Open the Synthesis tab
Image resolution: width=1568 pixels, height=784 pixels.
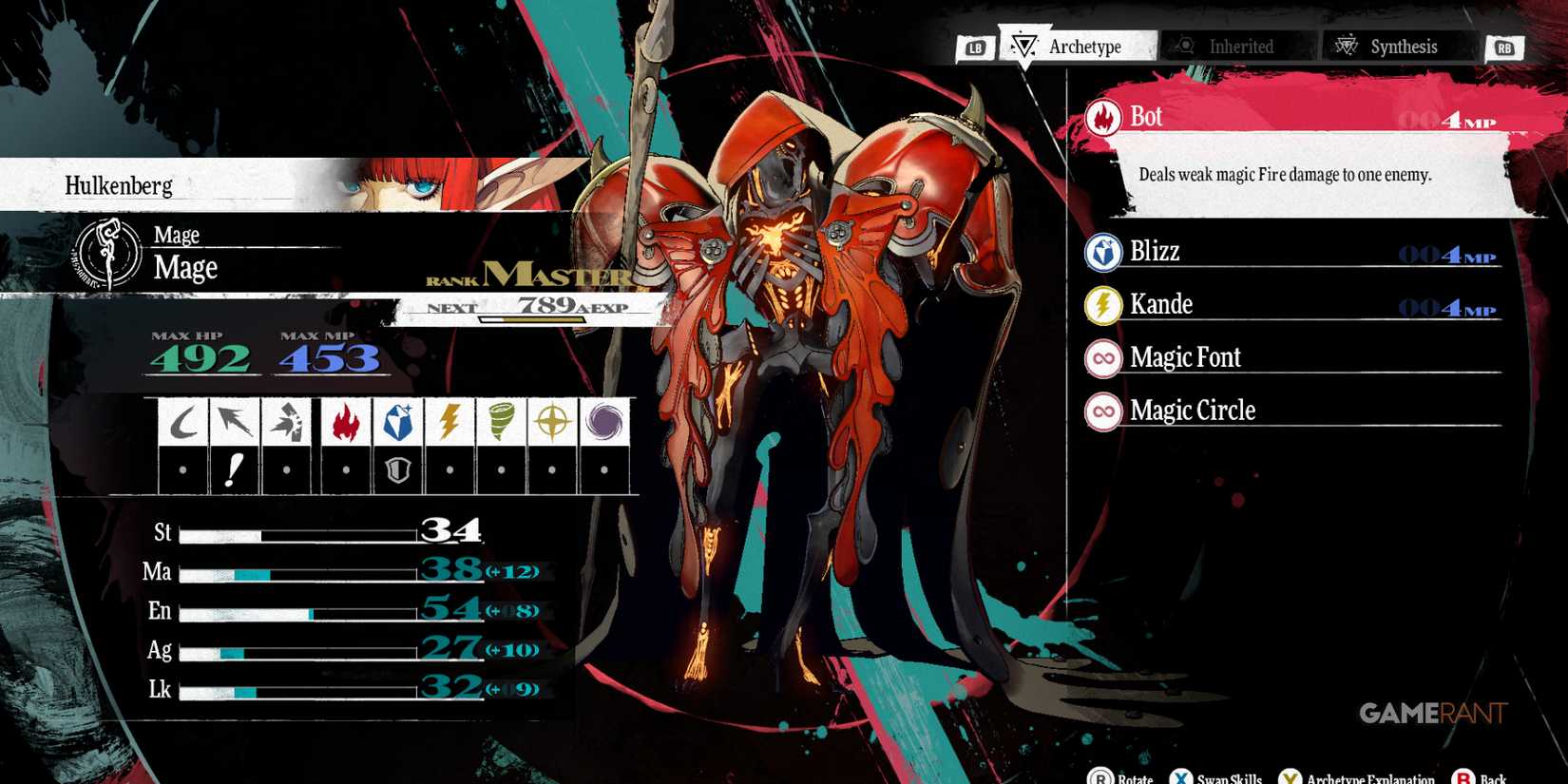pos(1397,47)
